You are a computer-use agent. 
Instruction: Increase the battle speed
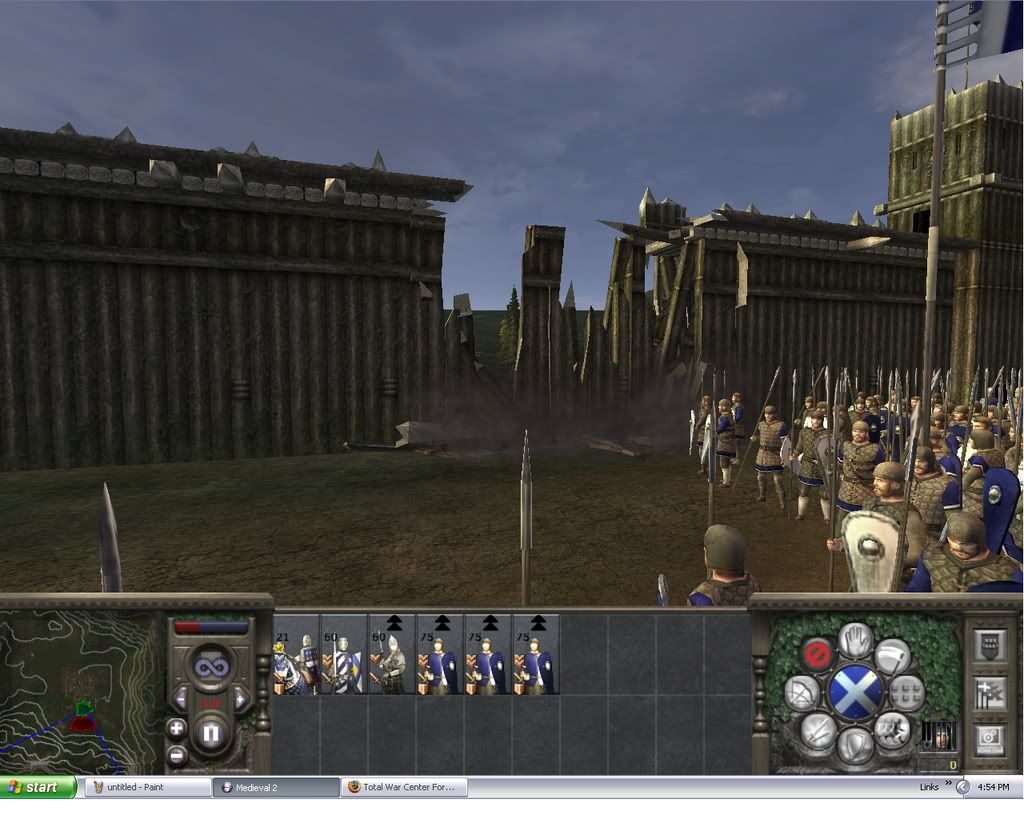[241, 698]
